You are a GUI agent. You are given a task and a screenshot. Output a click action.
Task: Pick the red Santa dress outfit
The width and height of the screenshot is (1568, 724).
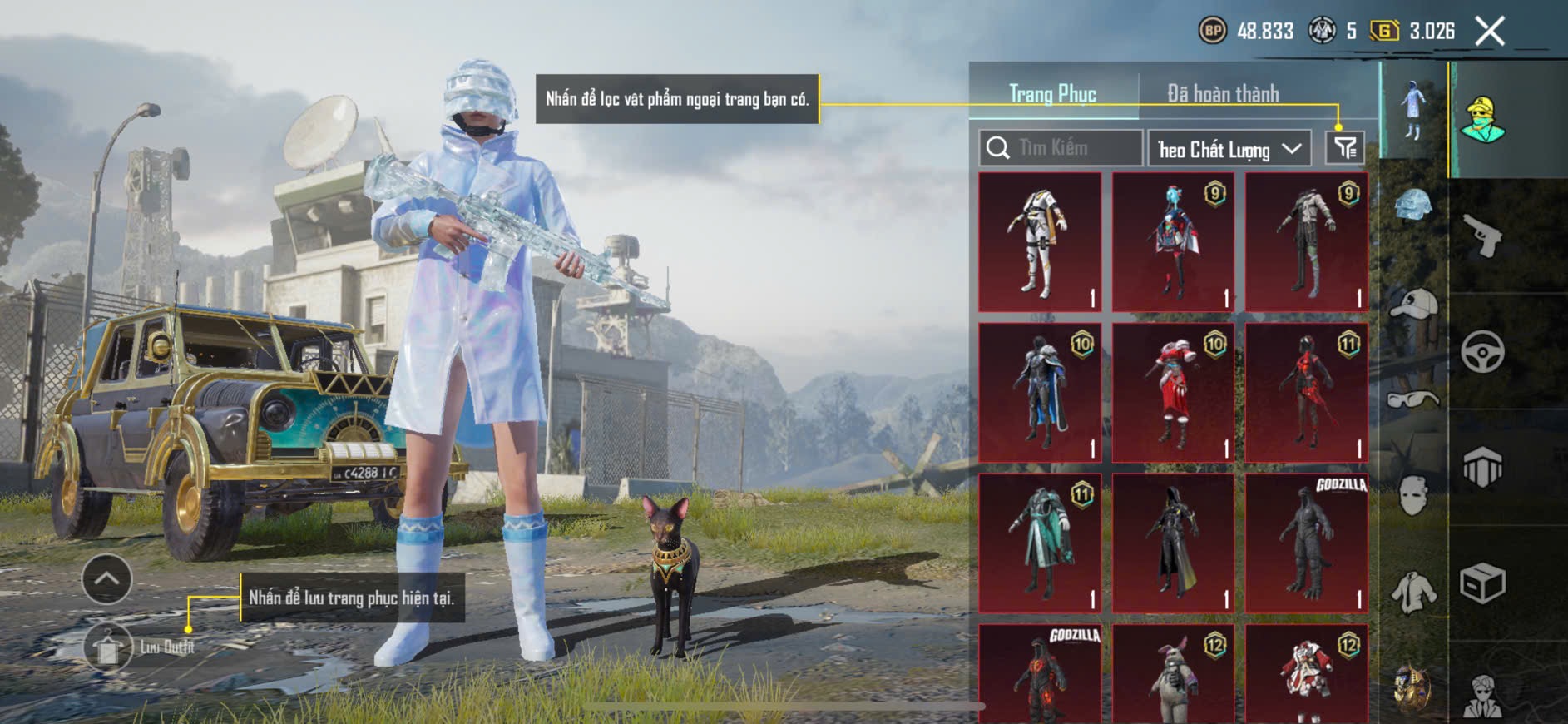1173,393
